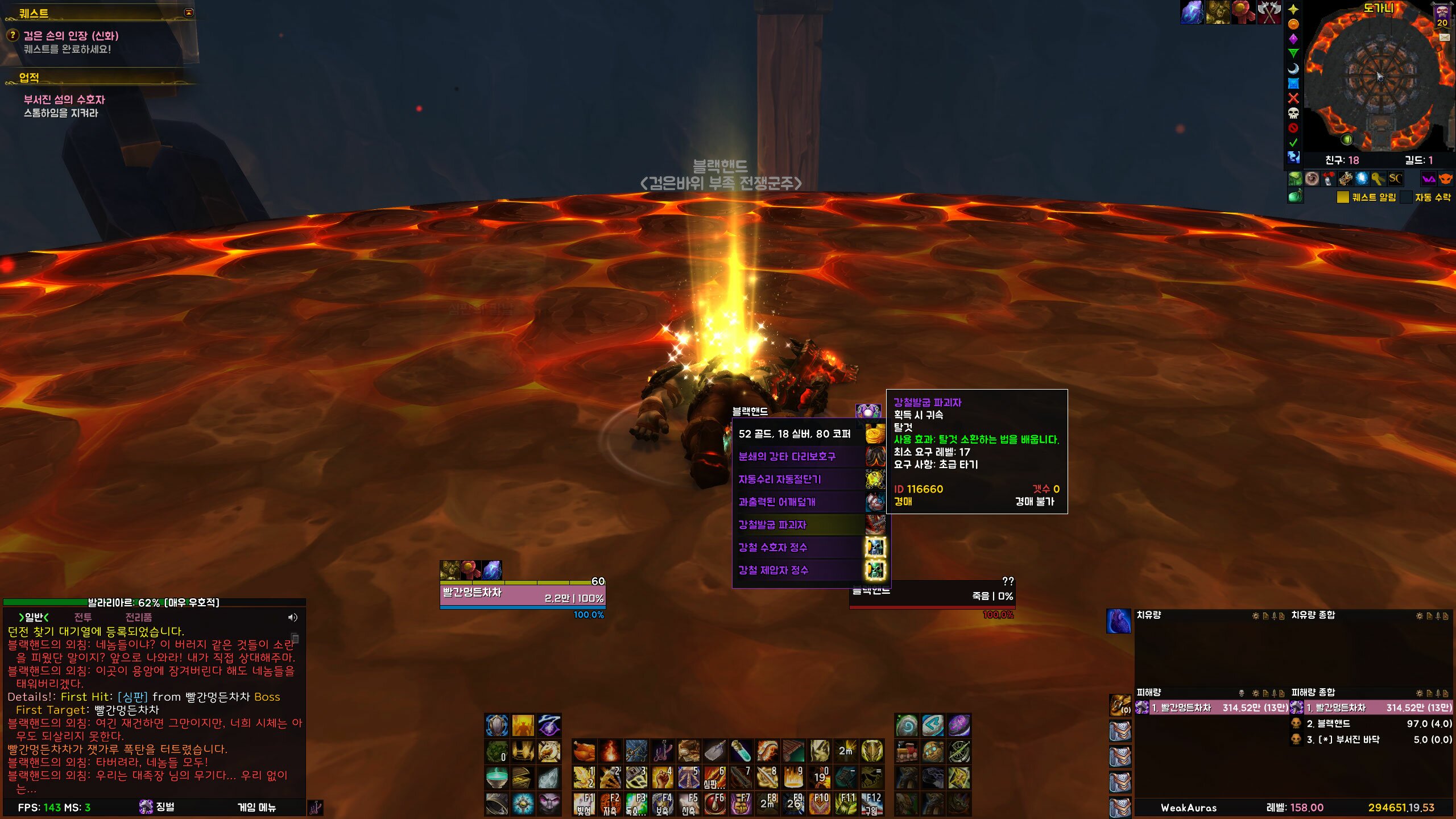
Task: Take the 자동수리 자동절단기 loot item
Action: coord(779,479)
